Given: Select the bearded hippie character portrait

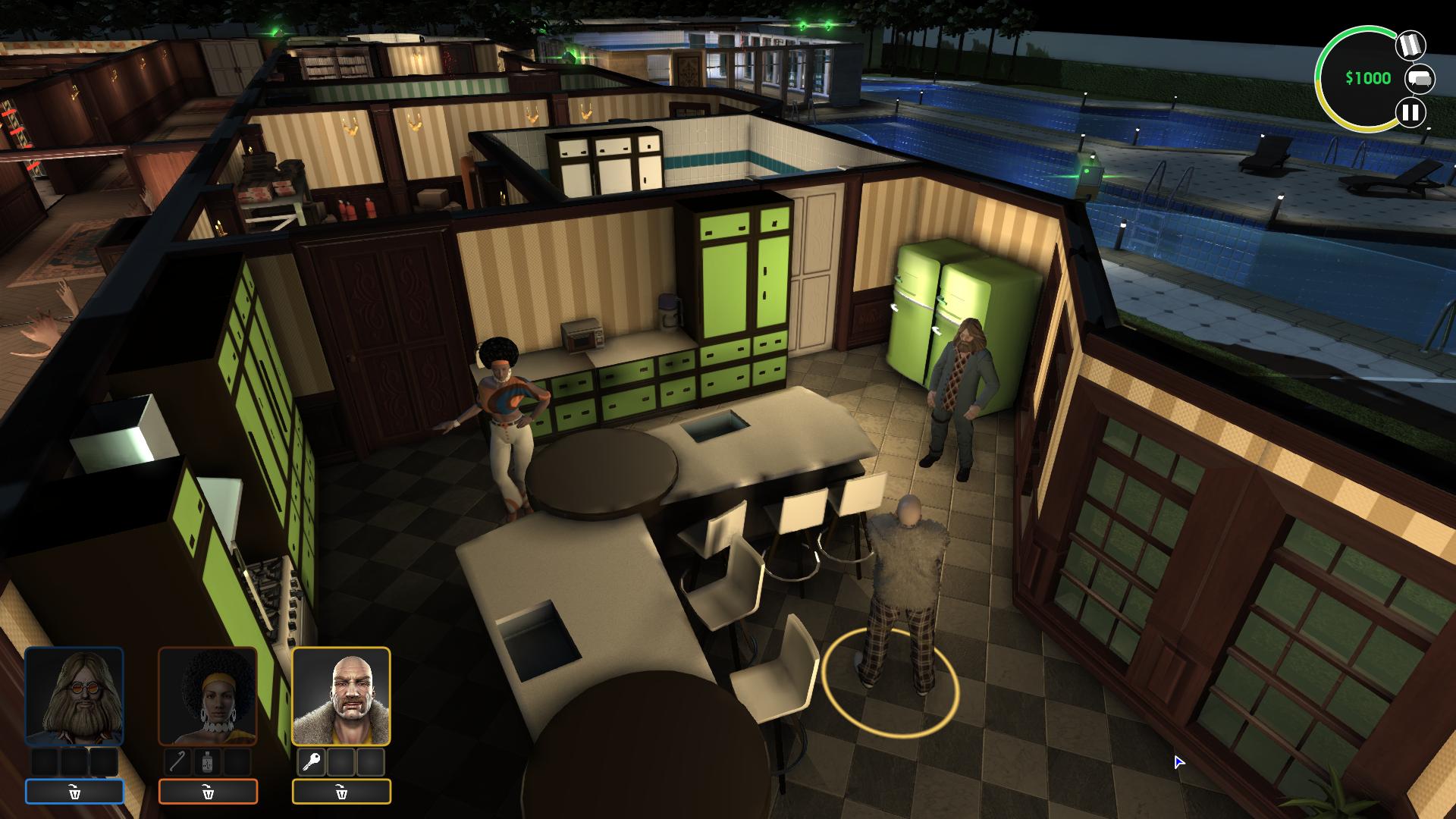Looking at the screenshot, I should point(74,696).
